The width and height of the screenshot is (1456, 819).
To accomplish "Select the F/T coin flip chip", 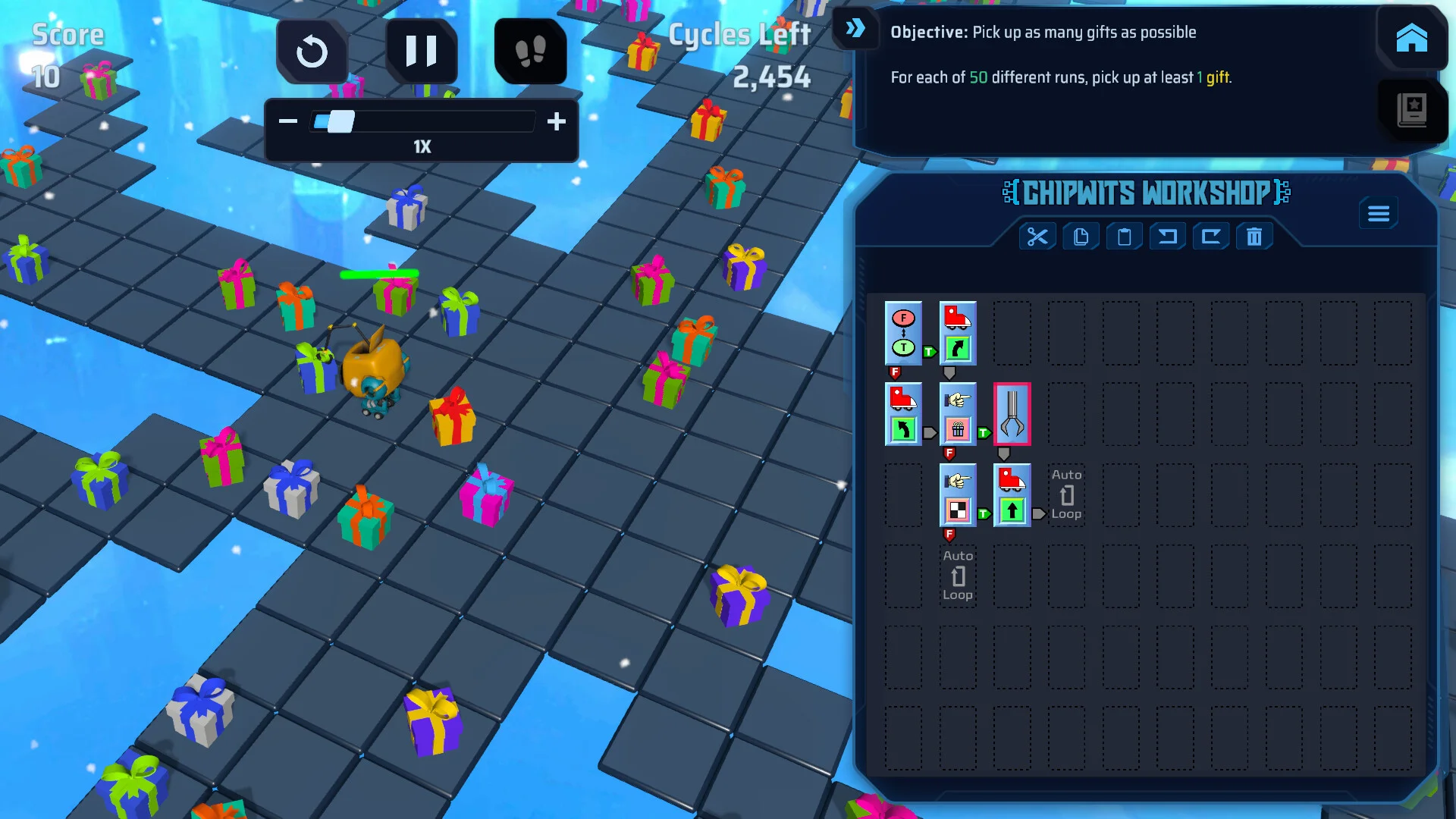I will click(903, 333).
